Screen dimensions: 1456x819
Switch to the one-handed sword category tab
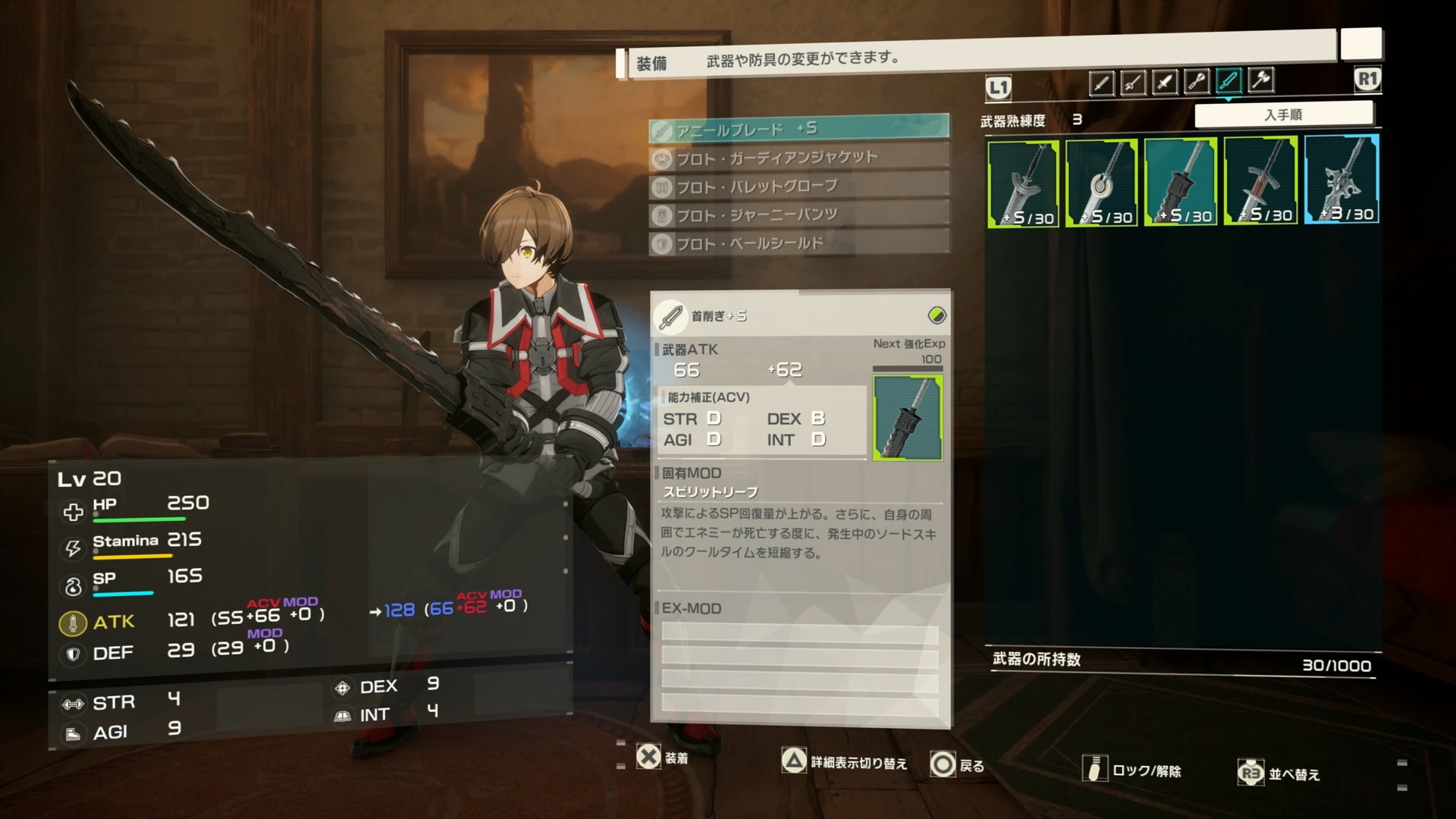(1101, 82)
